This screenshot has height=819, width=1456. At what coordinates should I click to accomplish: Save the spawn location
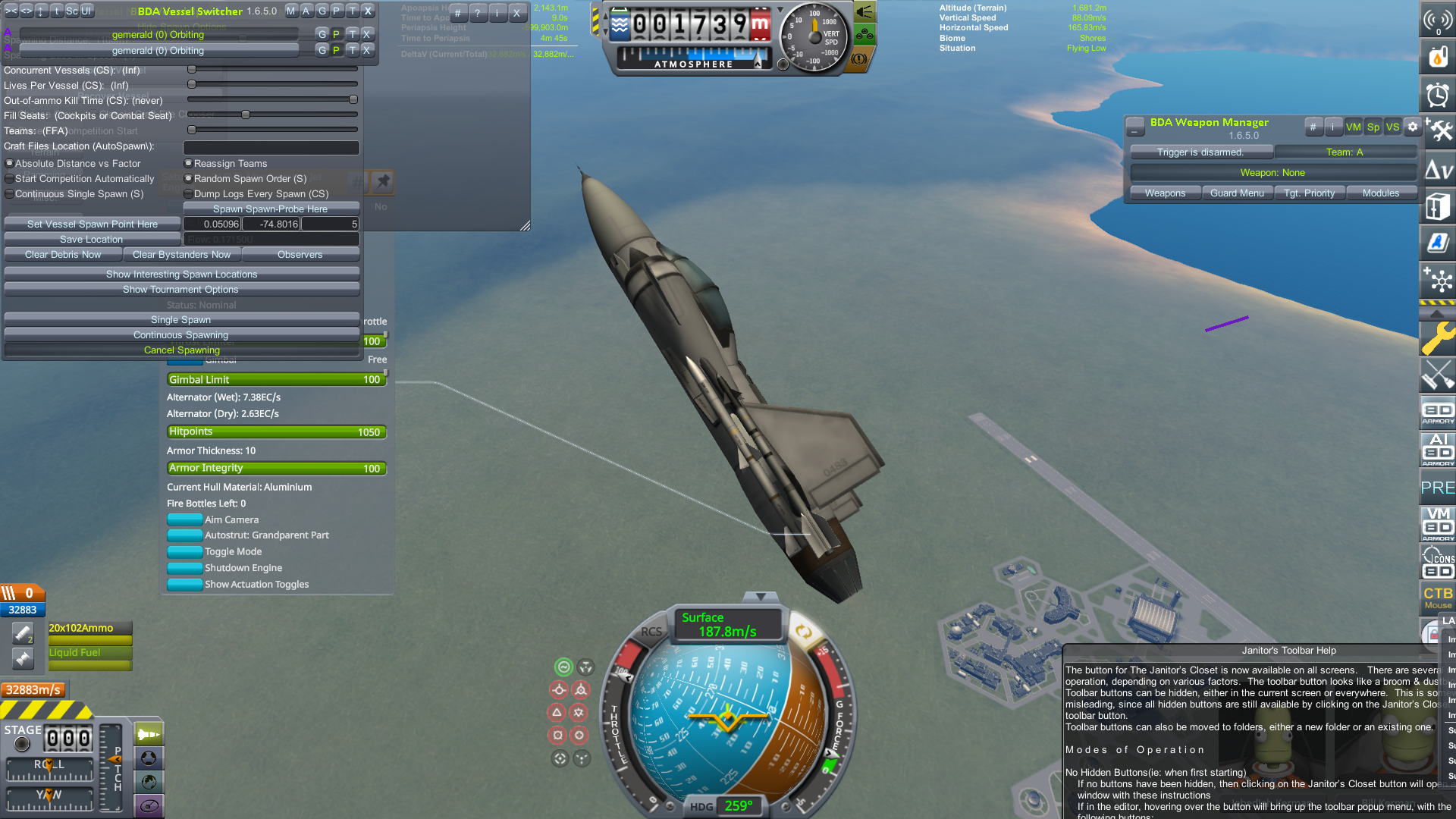92,240
